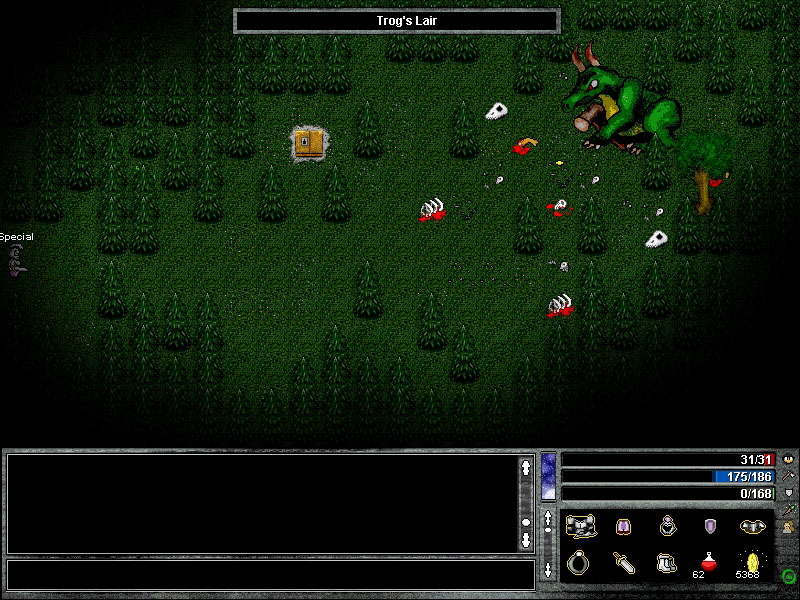800x600 pixels.
Task: Click the chat text input box
Action: [270, 574]
